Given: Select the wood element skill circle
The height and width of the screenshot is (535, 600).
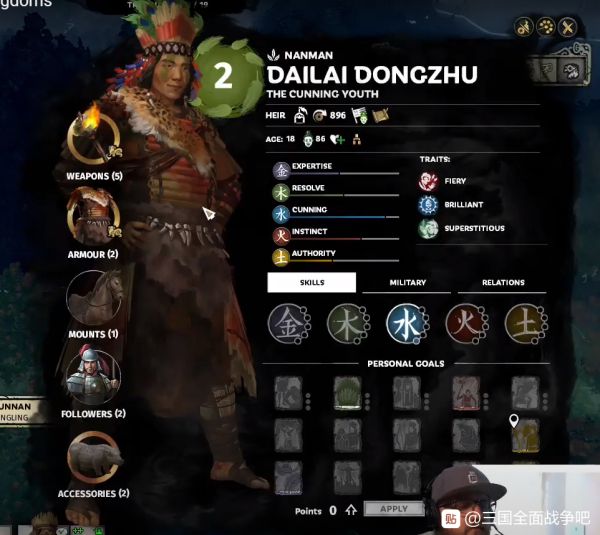Looking at the screenshot, I should coord(347,324).
